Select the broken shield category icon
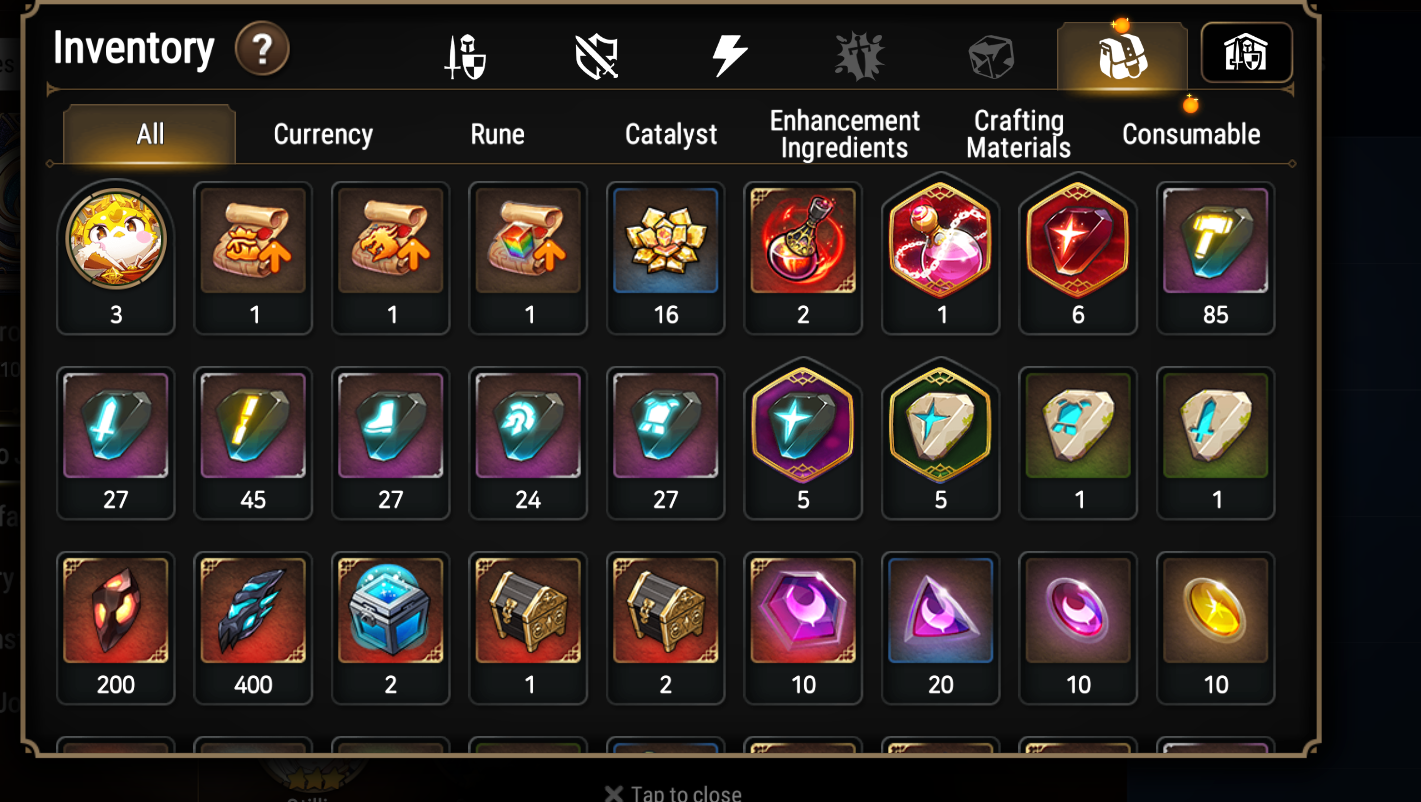 point(598,53)
